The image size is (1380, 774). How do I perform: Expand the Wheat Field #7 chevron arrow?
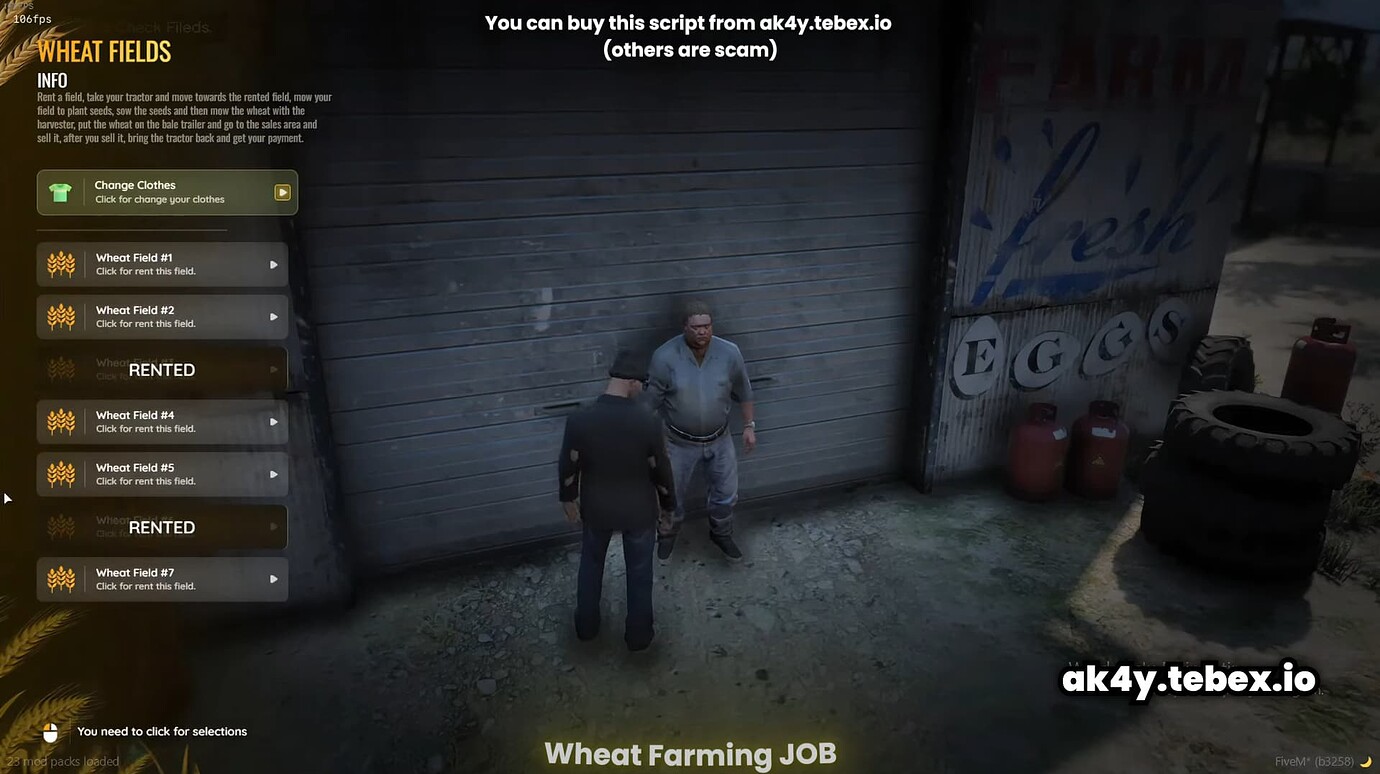[x=272, y=579]
